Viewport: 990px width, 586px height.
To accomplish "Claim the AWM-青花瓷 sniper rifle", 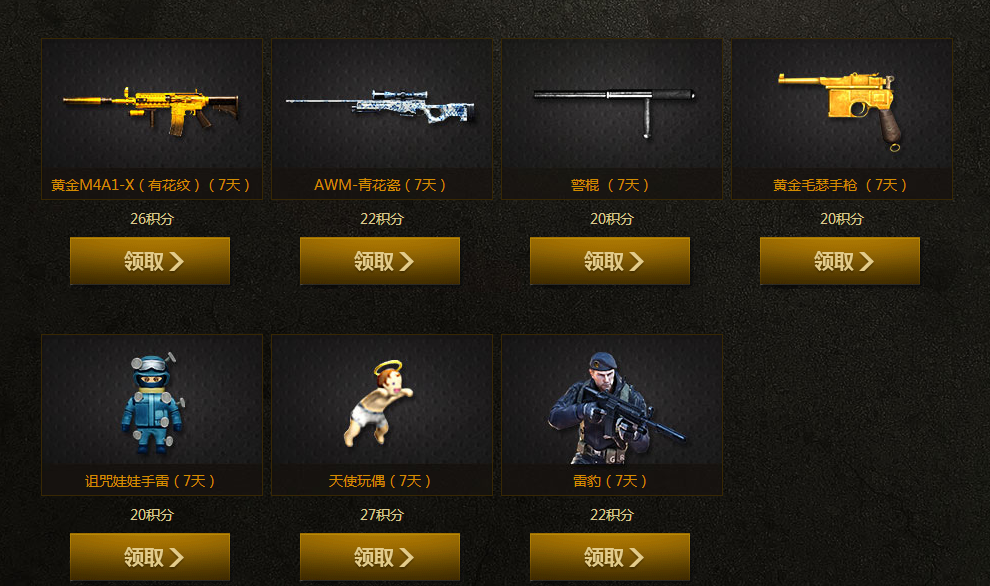I will coord(380,261).
